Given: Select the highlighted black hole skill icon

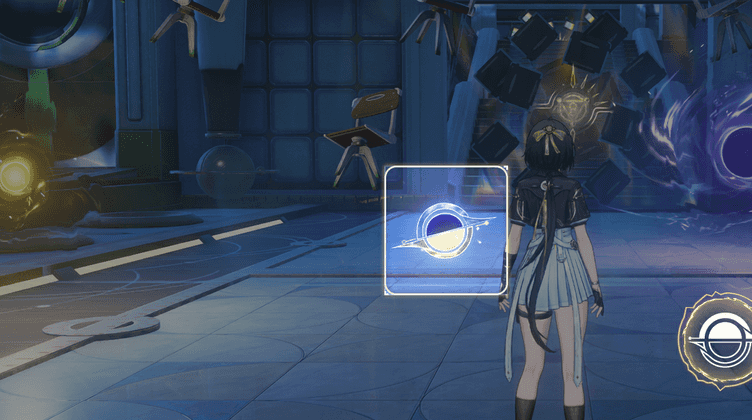Looking at the screenshot, I should click(446, 231).
